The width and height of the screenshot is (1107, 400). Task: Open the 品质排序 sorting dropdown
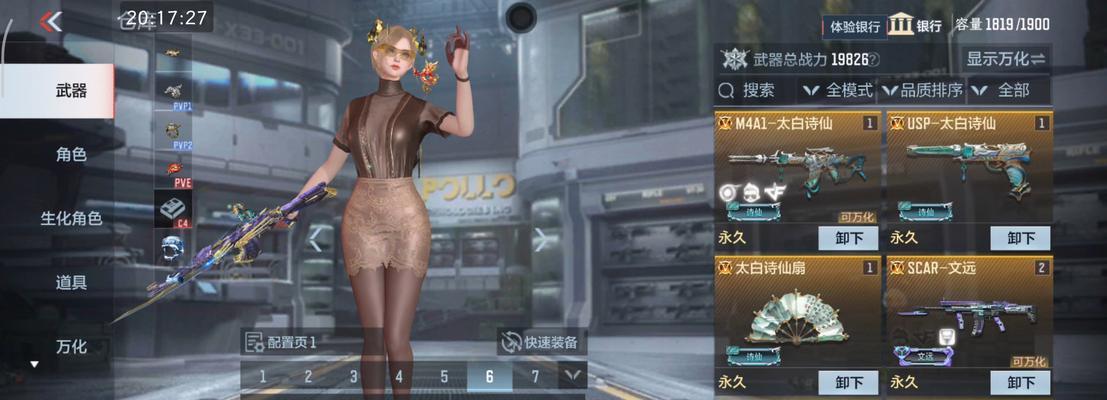pyautogui.click(x=921, y=90)
